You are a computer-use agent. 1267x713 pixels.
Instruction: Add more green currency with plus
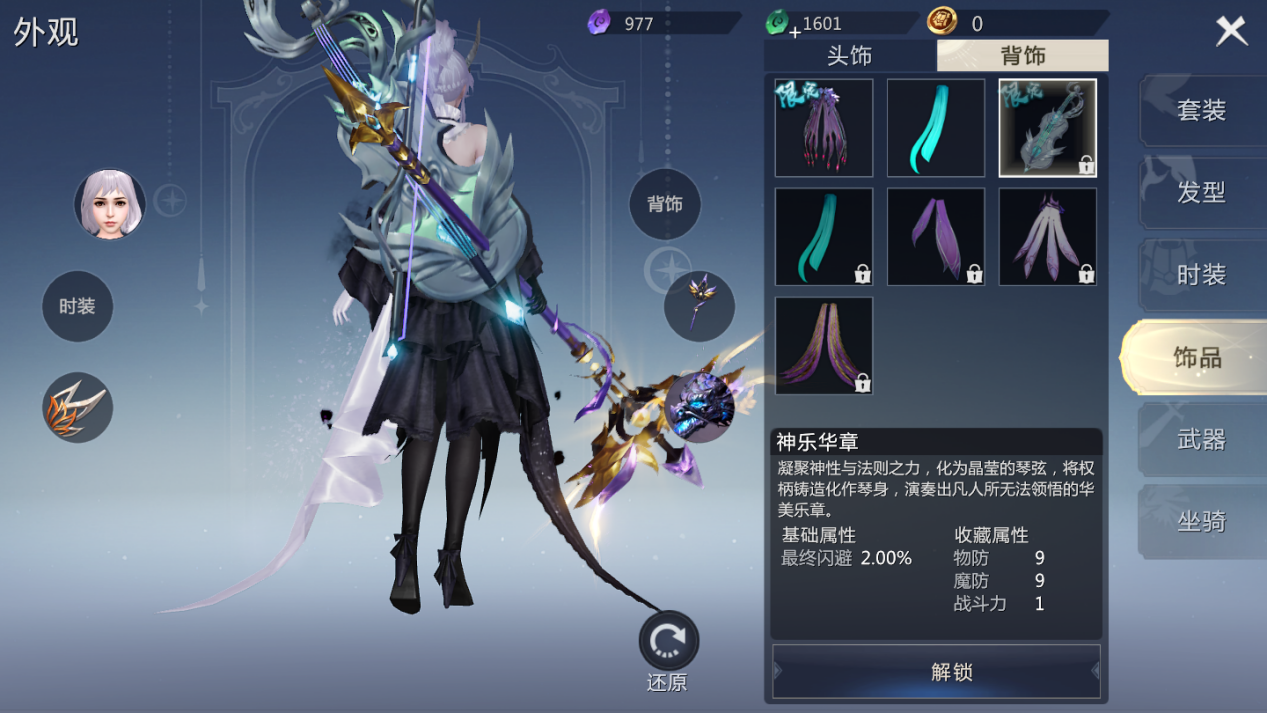pos(794,31)
